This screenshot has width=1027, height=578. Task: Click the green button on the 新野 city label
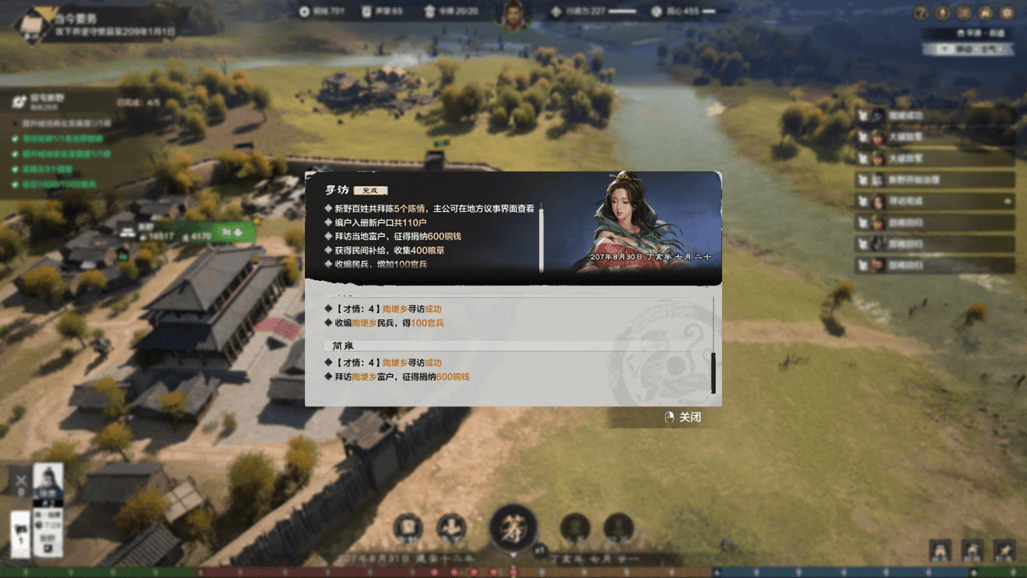tap(231, 232)
